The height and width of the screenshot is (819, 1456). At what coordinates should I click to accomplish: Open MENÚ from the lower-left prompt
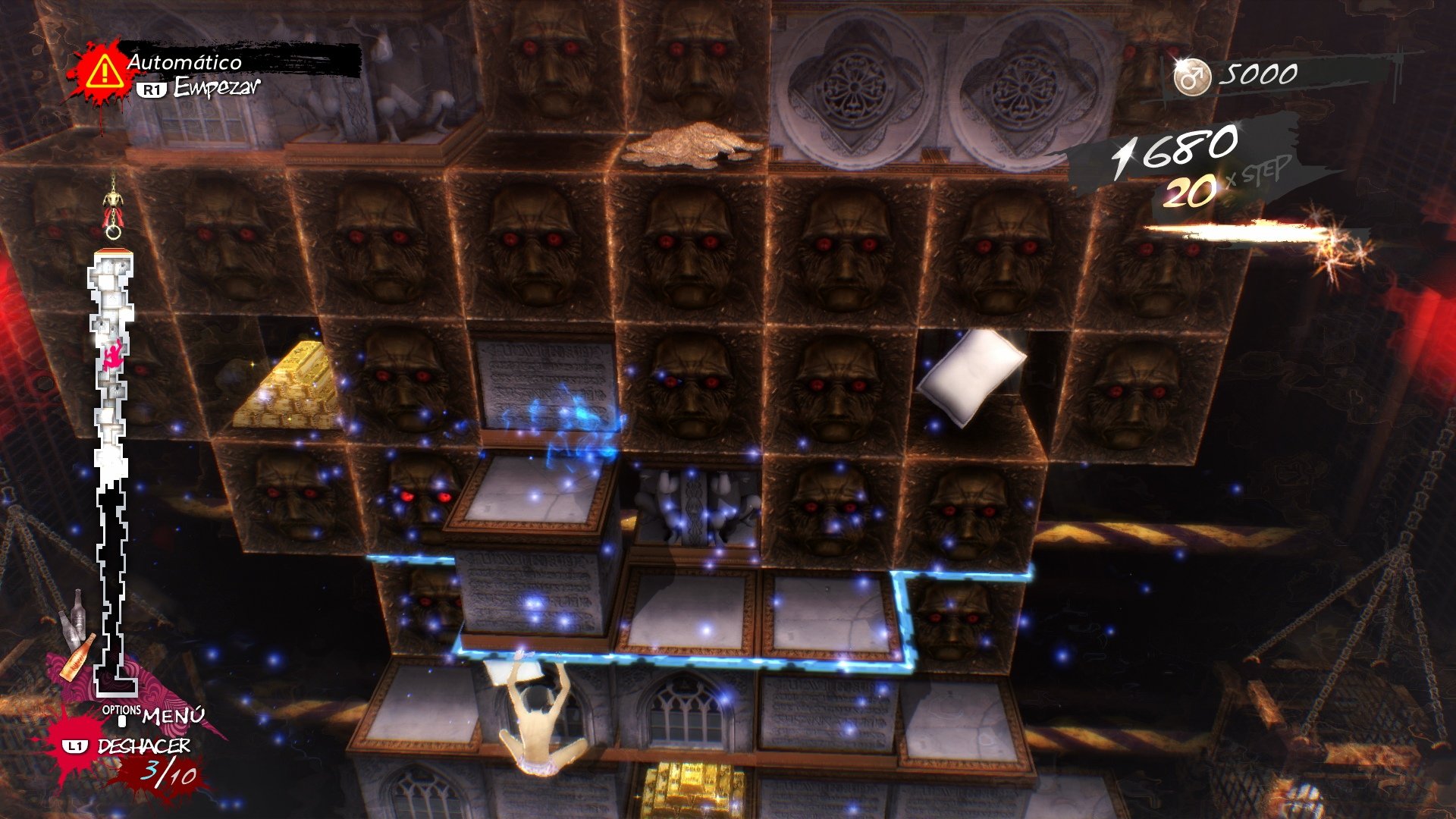[x=168, y=717]
